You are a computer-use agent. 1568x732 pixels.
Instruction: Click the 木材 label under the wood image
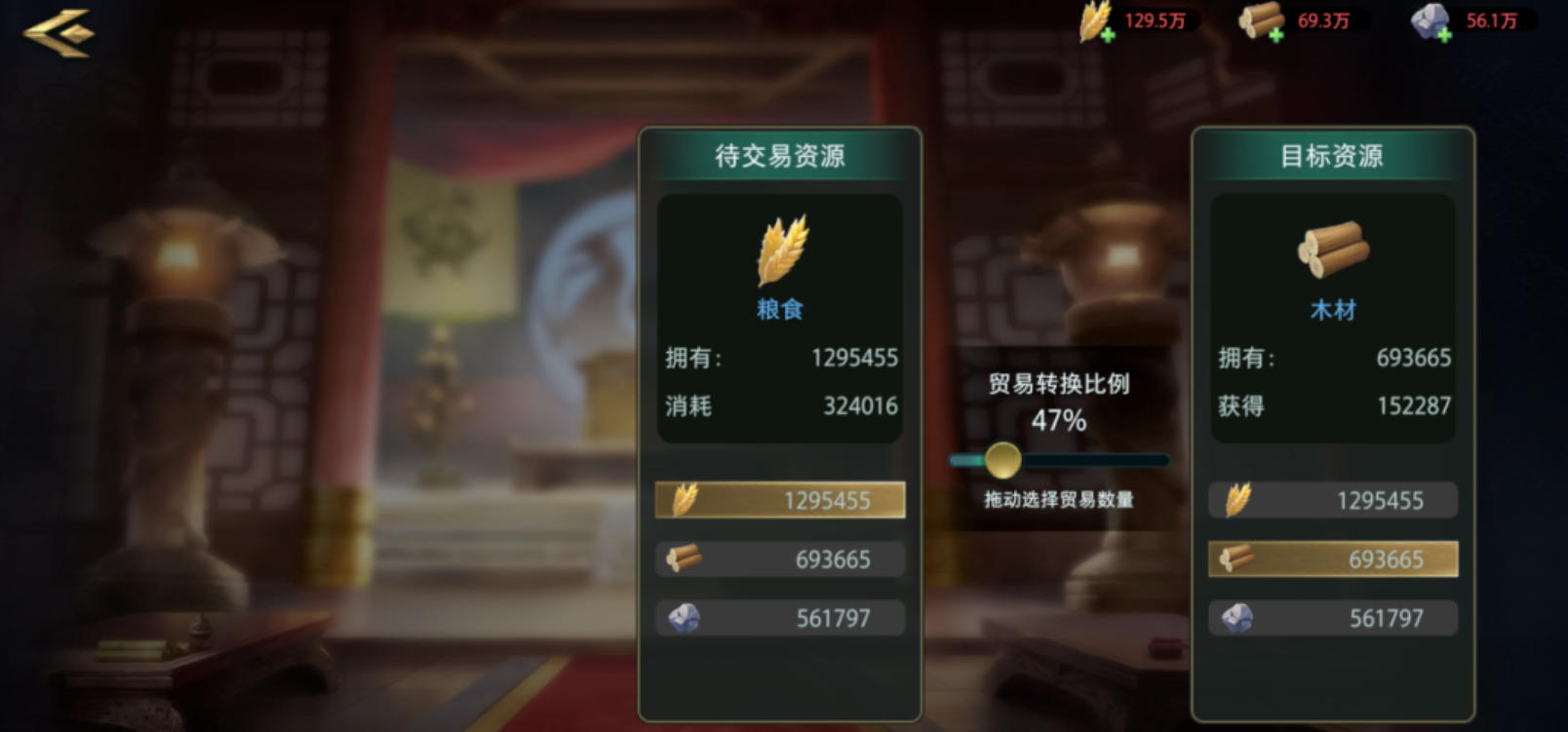coord(1333,309)
